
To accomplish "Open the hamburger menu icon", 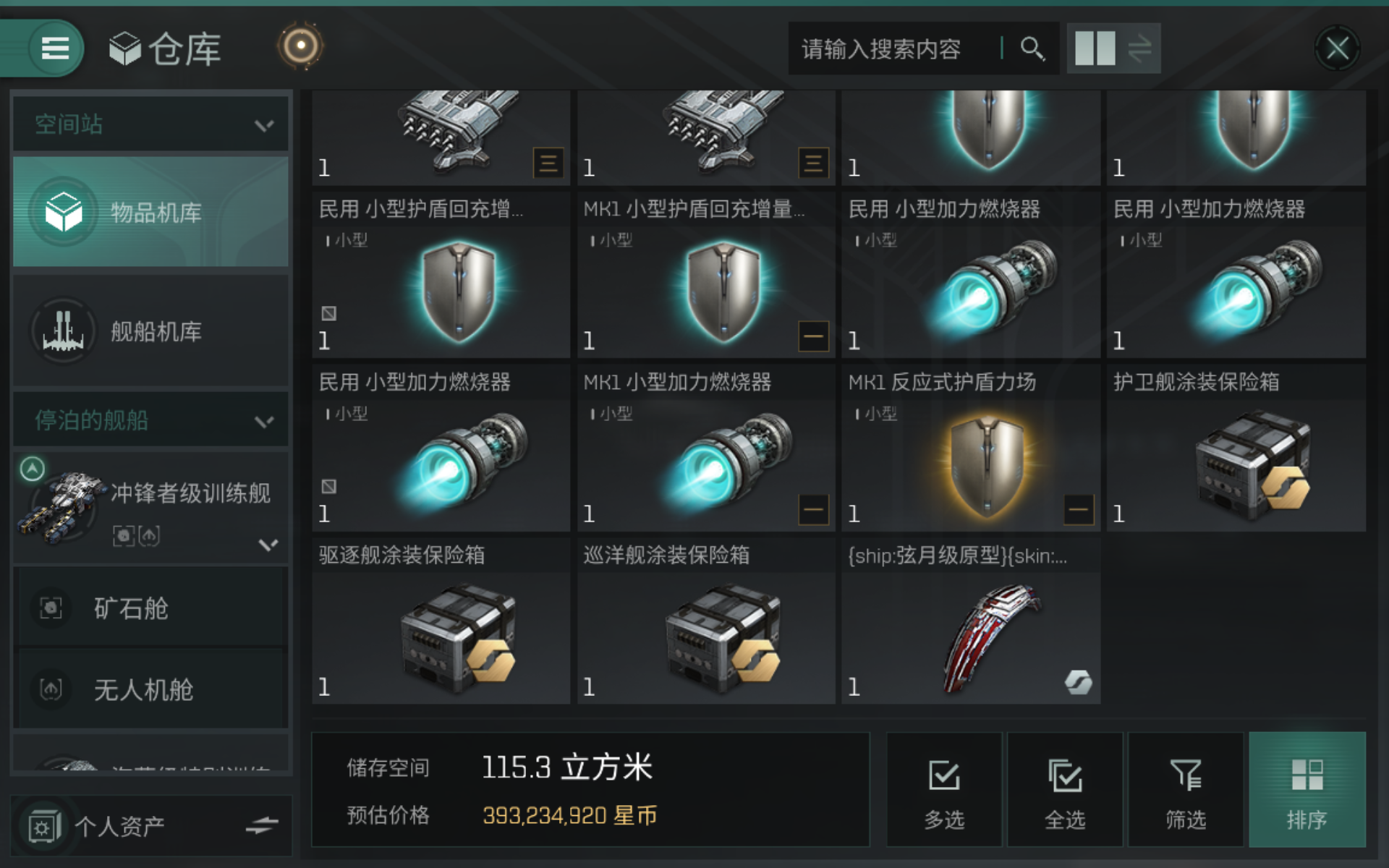I will (54, 48).
